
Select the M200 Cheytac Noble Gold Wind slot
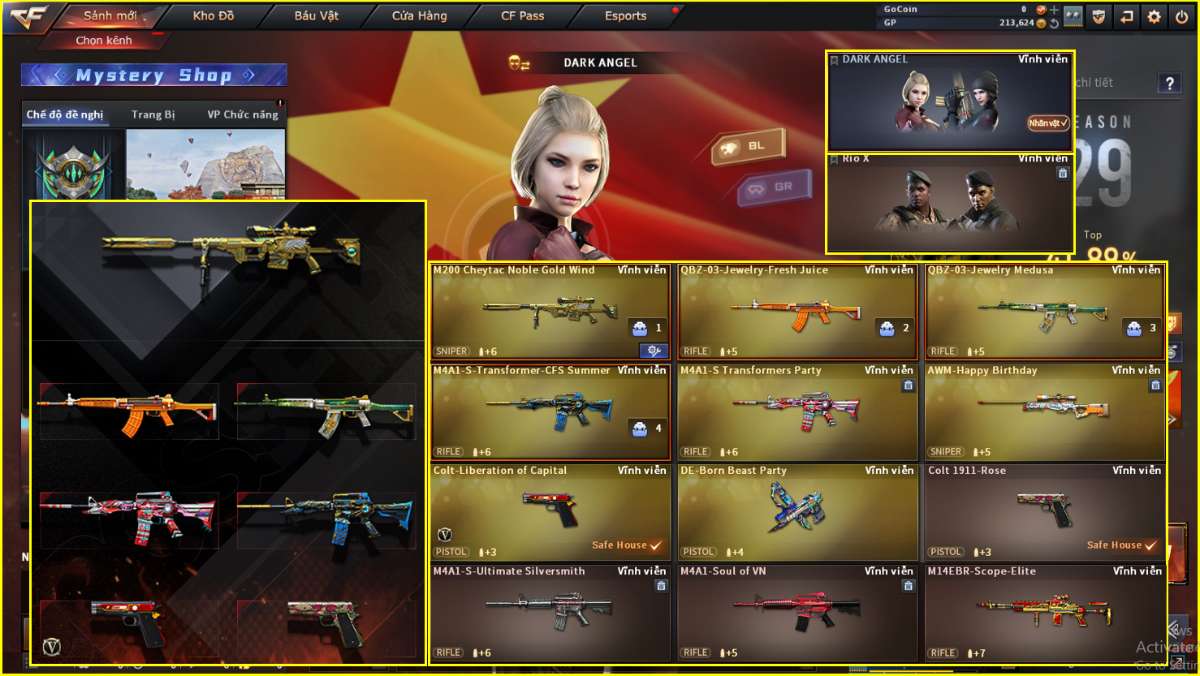pos(550,311)
